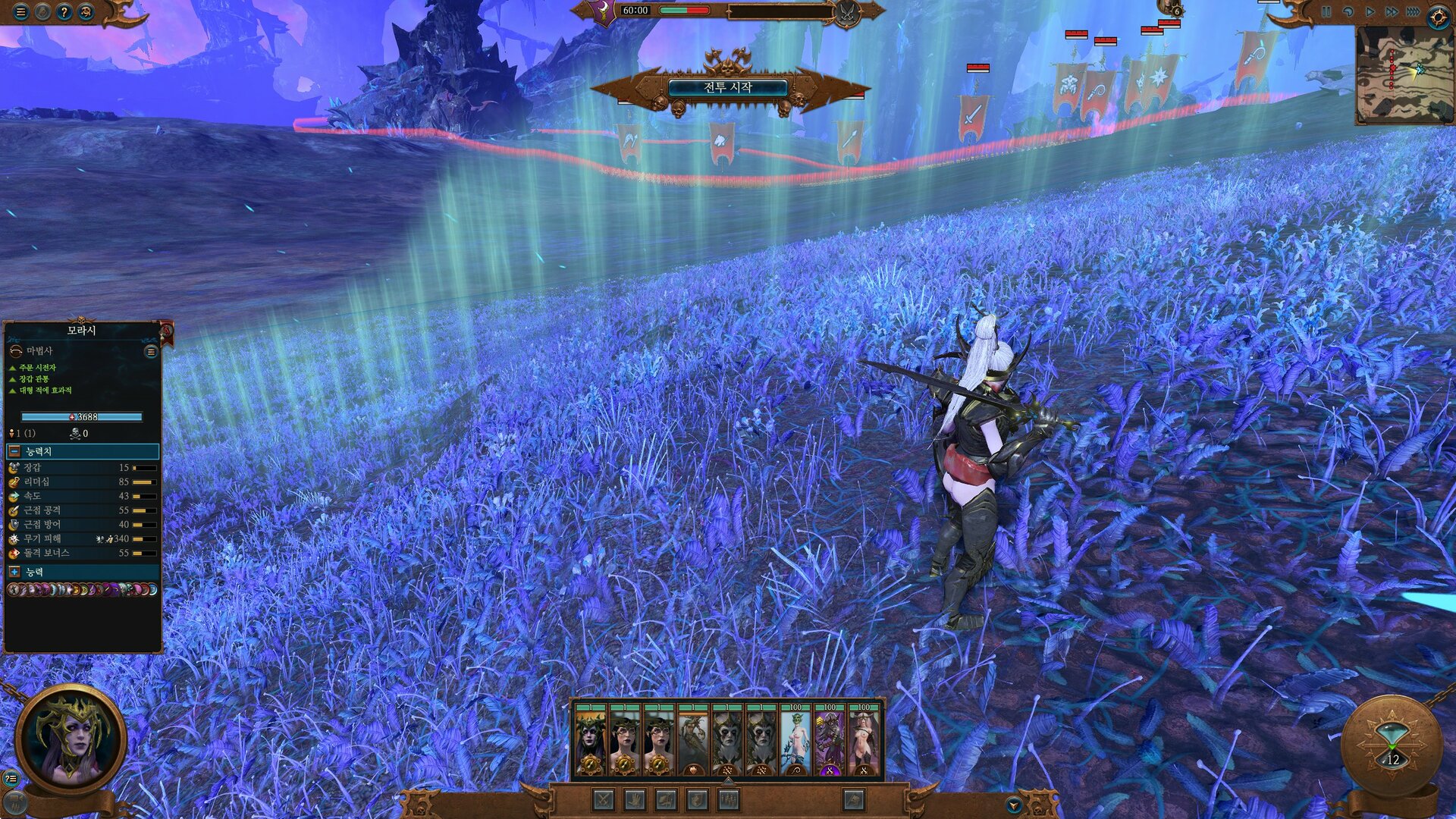Open the help question mark button

(x=64, y=12)
